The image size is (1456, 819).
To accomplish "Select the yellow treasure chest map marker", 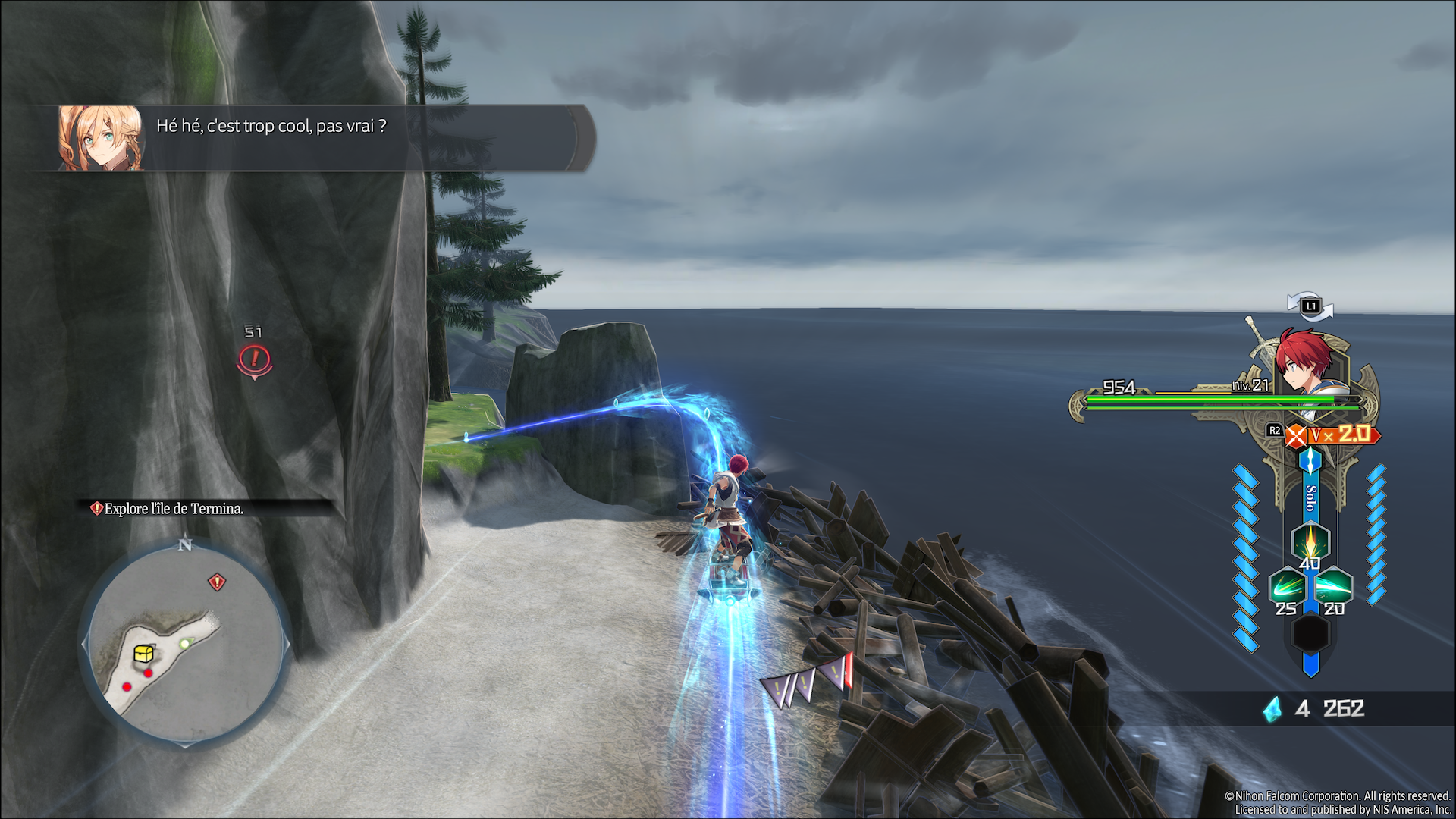I will (144, 653).
